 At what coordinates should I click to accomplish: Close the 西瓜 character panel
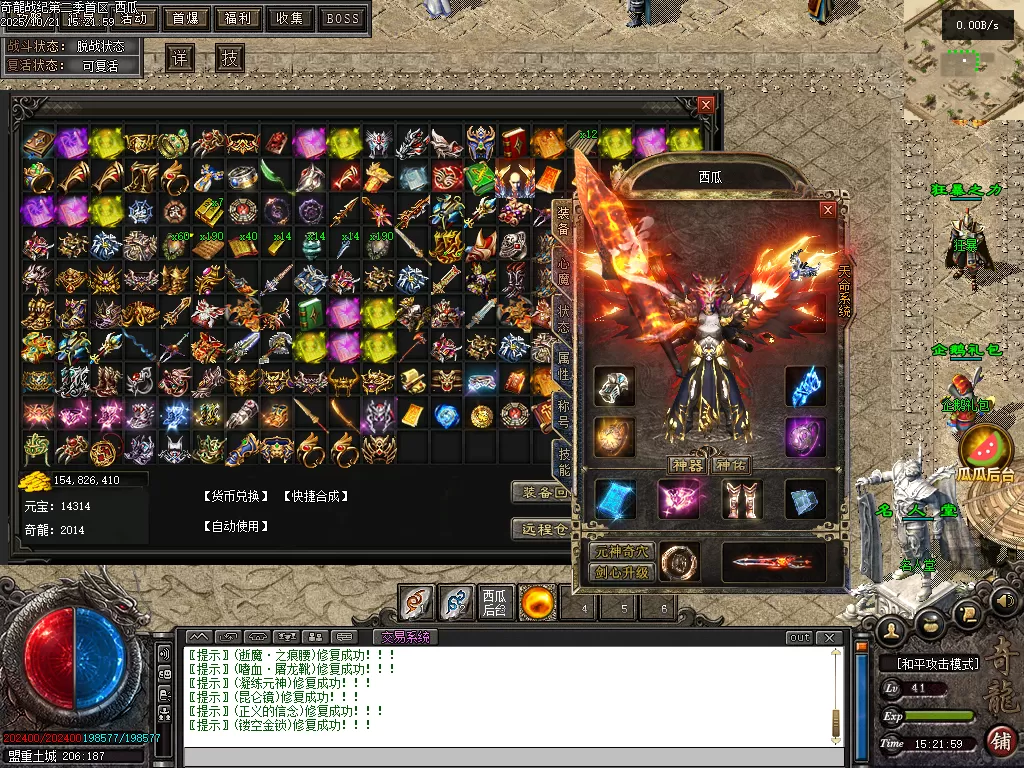(x=827, y=210)
